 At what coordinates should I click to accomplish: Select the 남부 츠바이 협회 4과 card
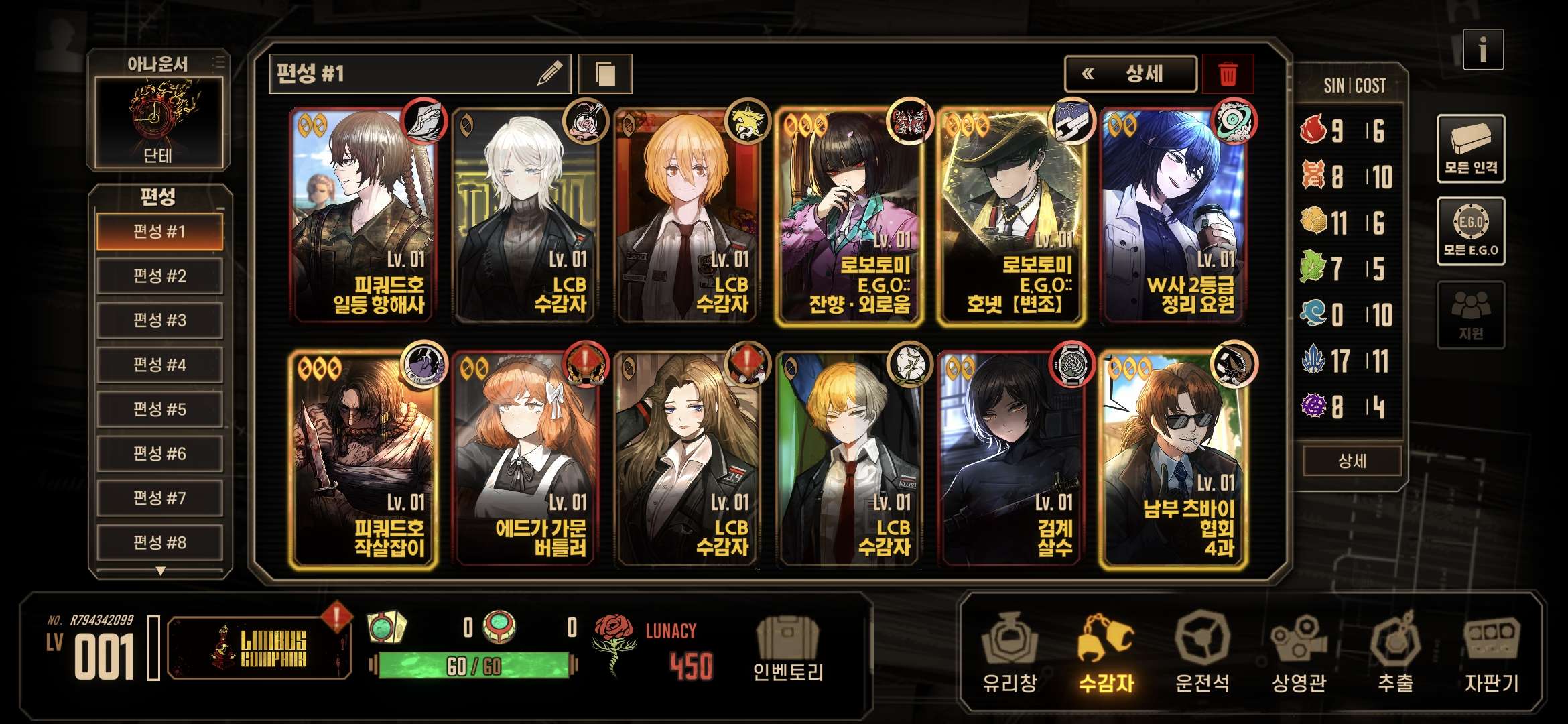click(1174, 459)
